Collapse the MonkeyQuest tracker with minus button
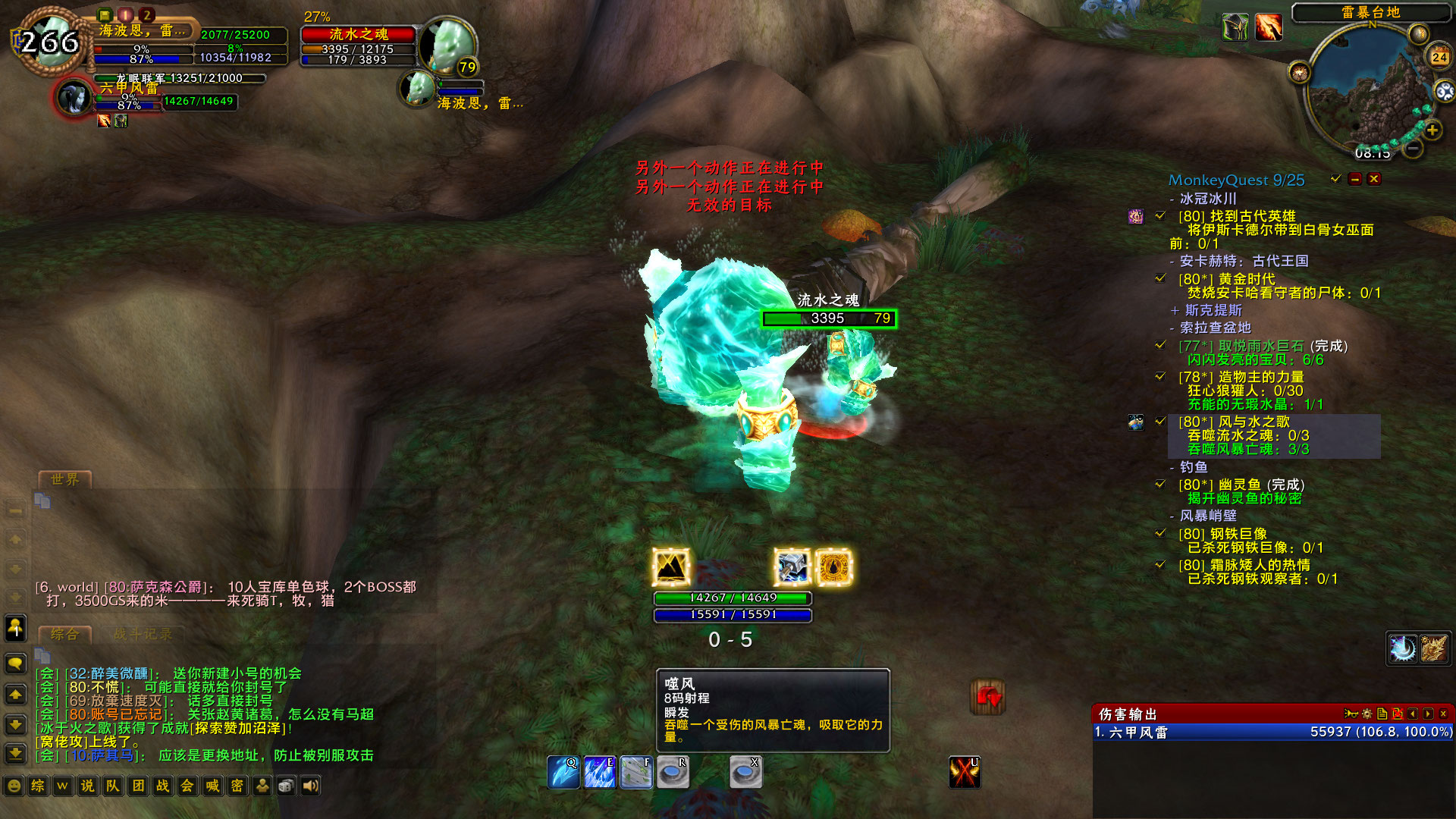Viewport: 1456px width, 819px height. tap(1355, 179)
